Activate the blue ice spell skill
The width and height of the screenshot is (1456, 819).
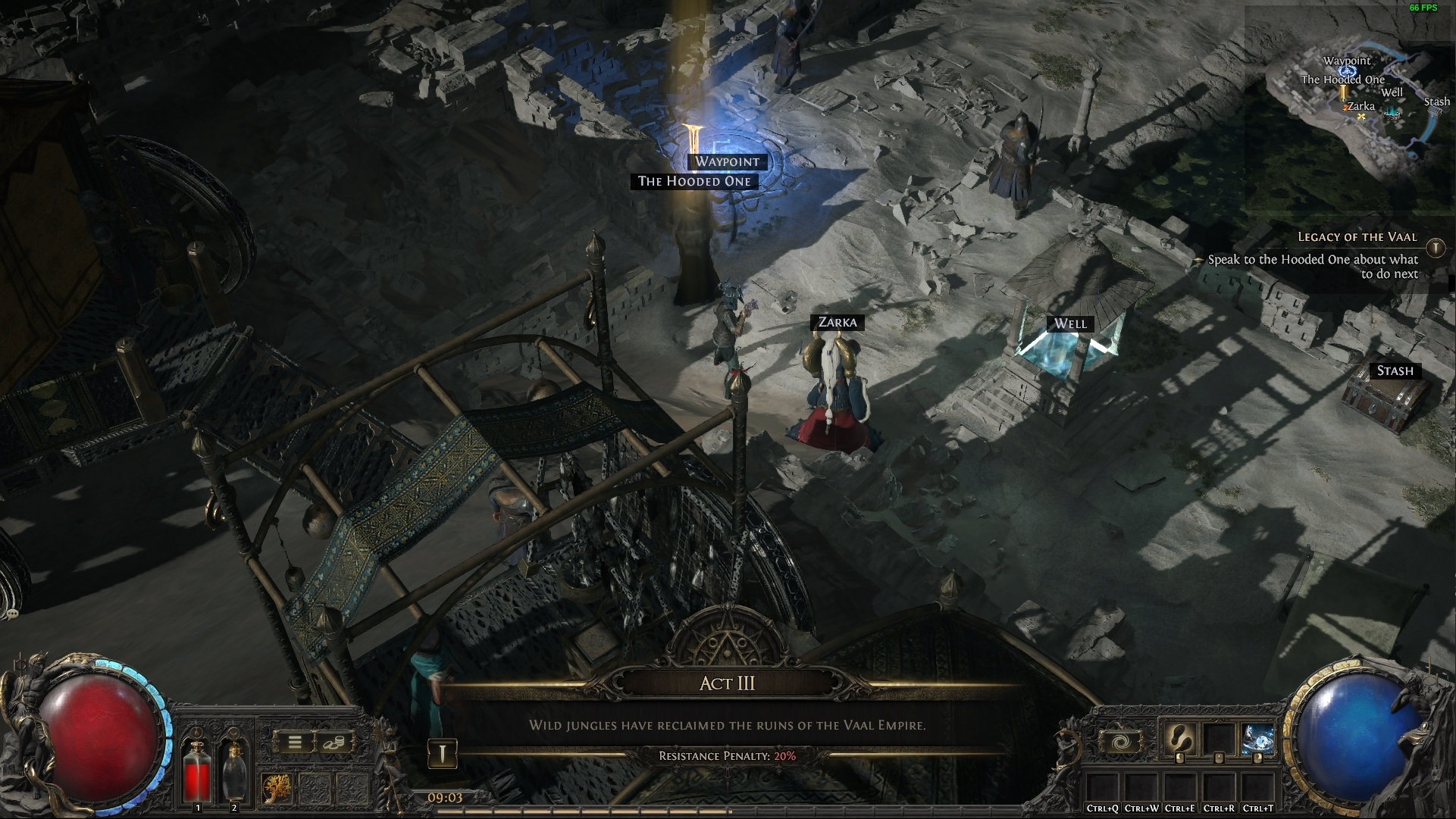(x=1256, y=739)
